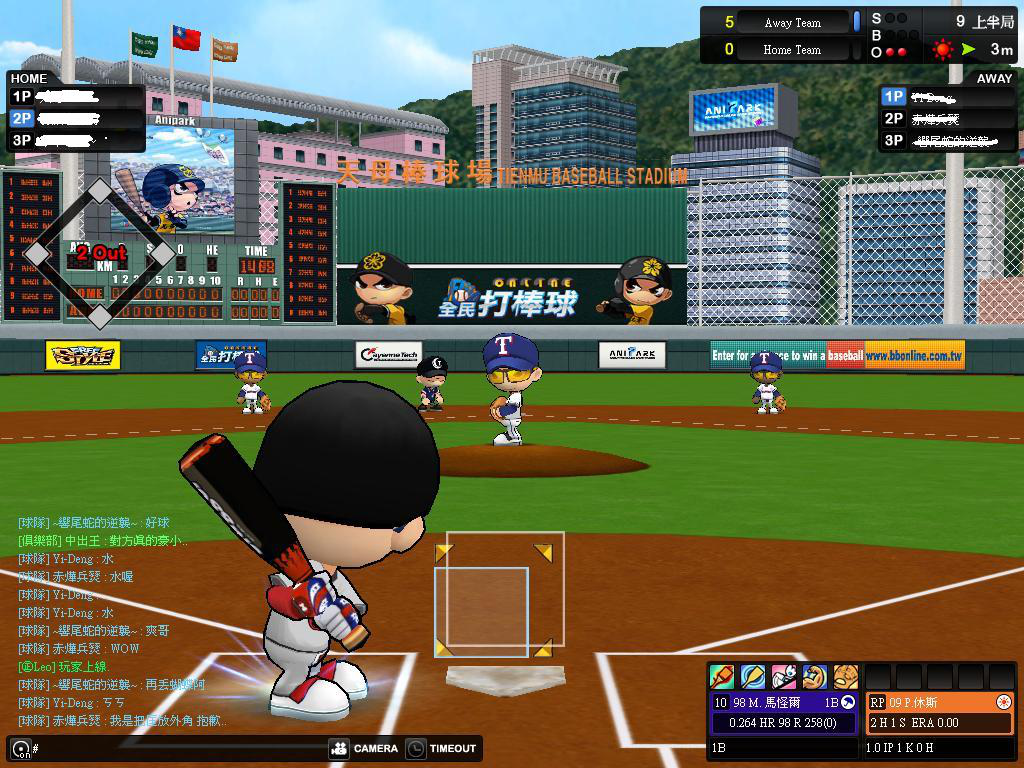
Task: Click the CAMERA button
Action: point(364,748)
